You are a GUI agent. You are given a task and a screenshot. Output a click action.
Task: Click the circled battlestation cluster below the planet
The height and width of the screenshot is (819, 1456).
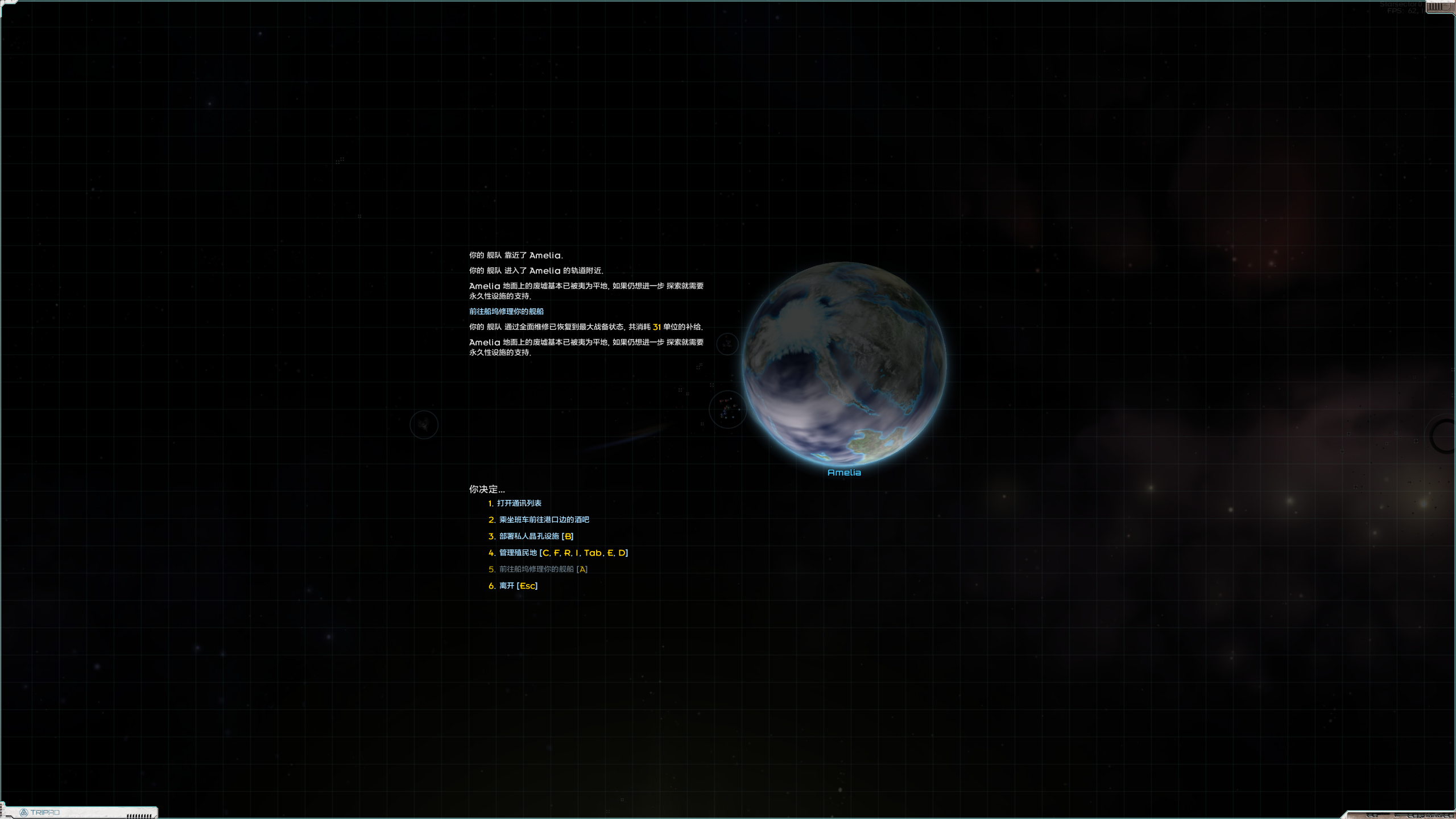pos(729,410)
